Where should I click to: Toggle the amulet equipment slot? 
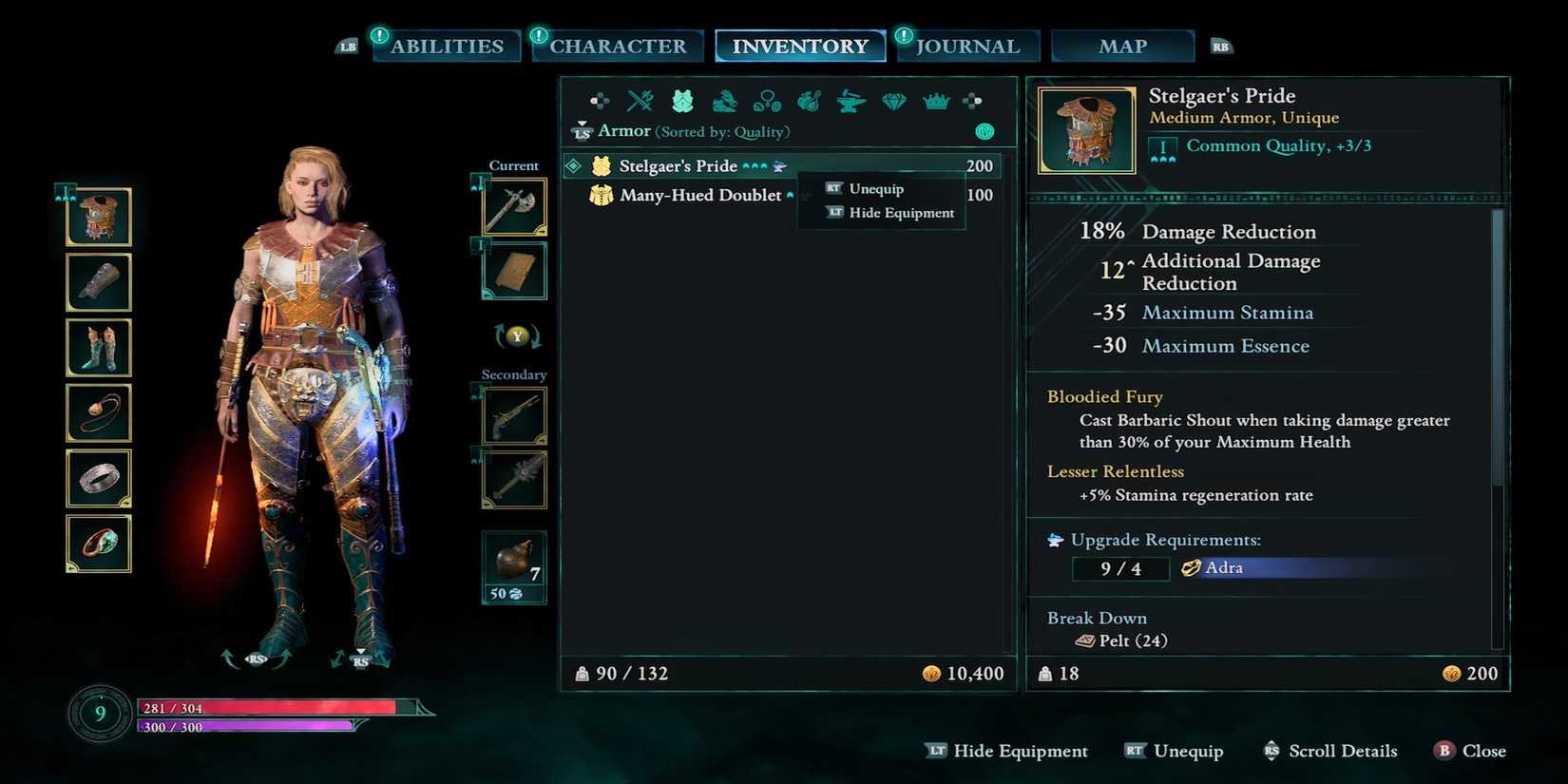(x=99, y=413)
